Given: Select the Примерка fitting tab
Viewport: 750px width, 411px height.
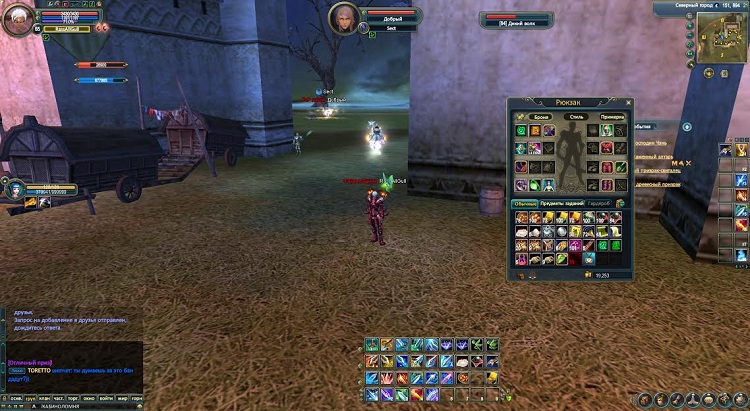Looking at the screenshot, I should [612, 117].
